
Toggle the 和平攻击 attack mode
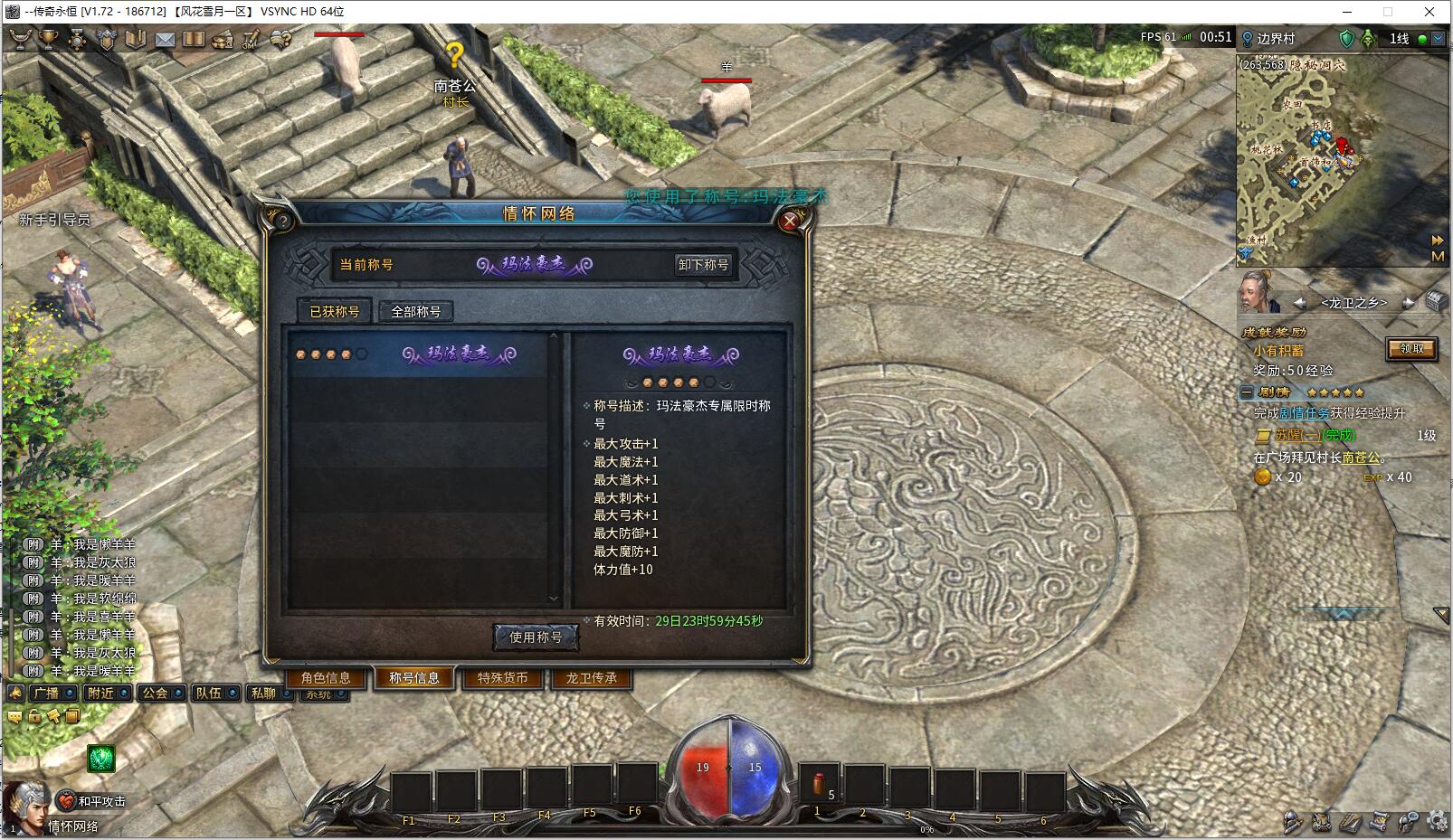(93, 801)
